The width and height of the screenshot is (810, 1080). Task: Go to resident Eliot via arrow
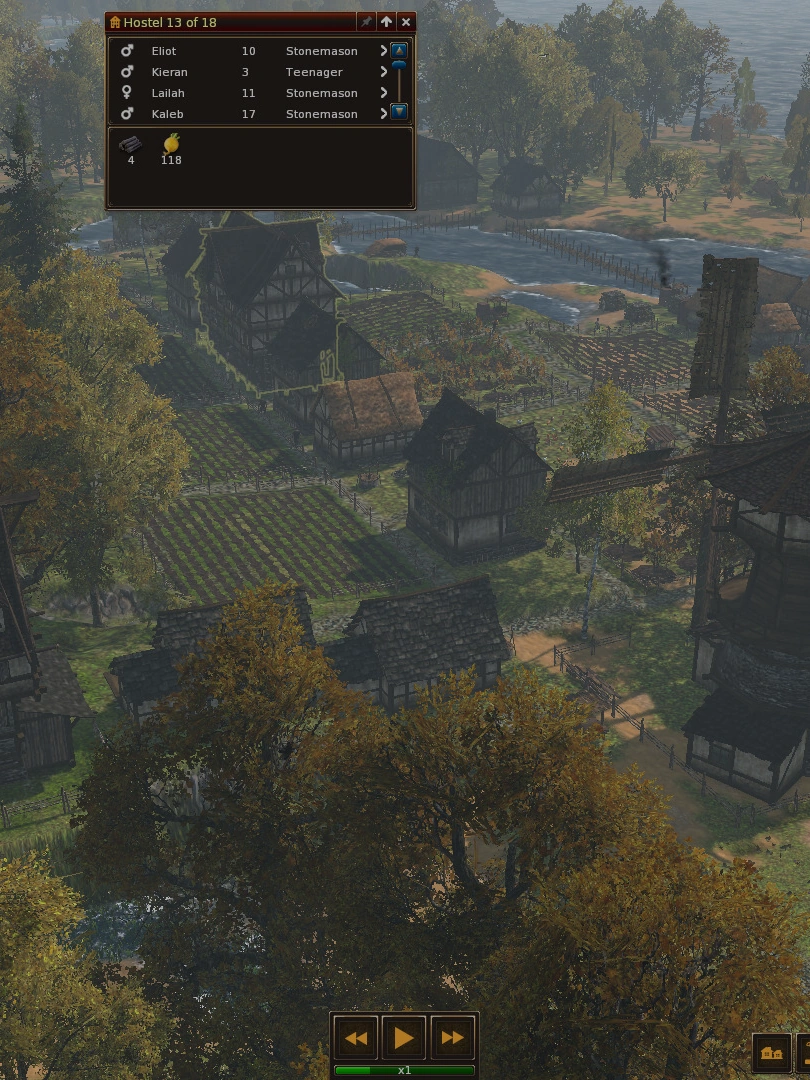(383, 51)
